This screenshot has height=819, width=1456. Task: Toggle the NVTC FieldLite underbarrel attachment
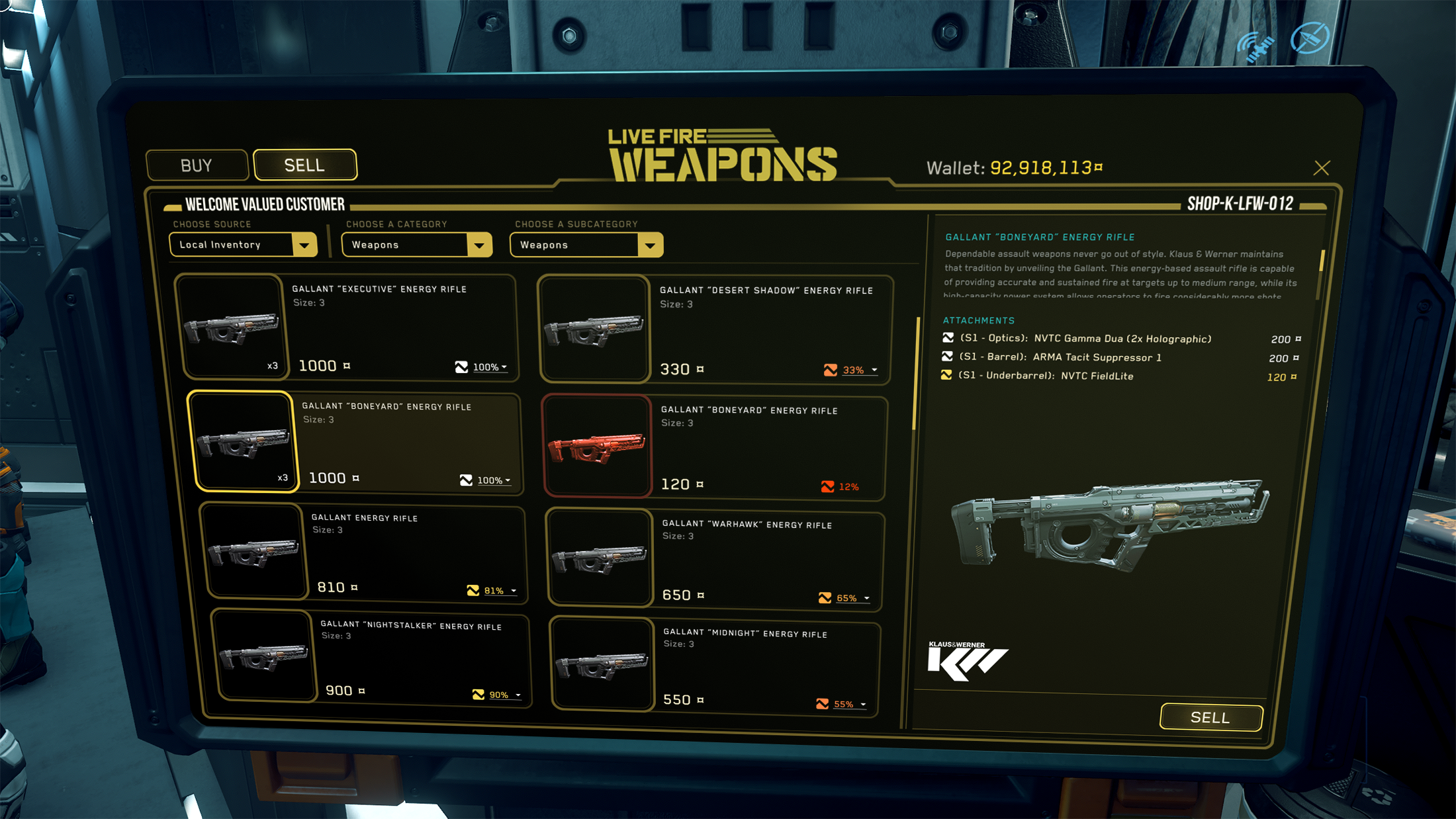946,375
